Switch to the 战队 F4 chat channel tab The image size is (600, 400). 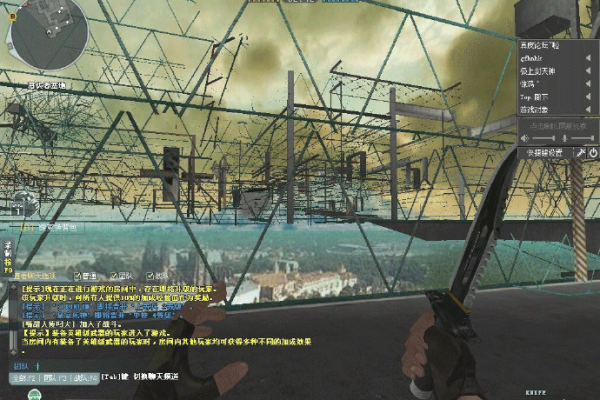pyautogui.click(x=83, y=377)
